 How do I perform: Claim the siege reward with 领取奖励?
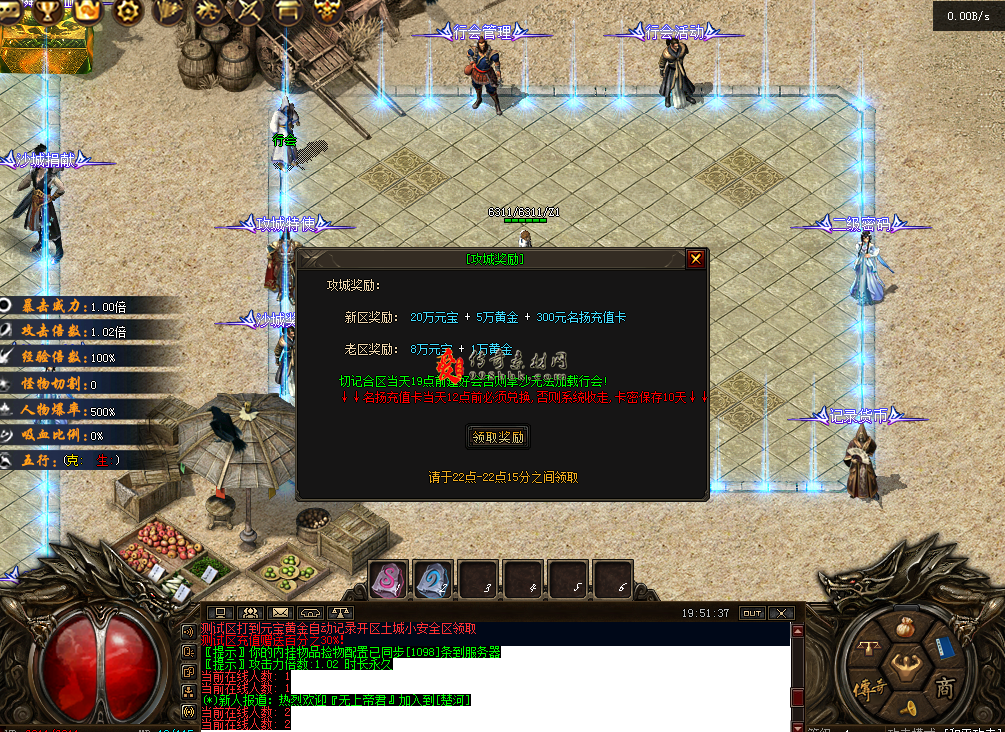(498, 437)
